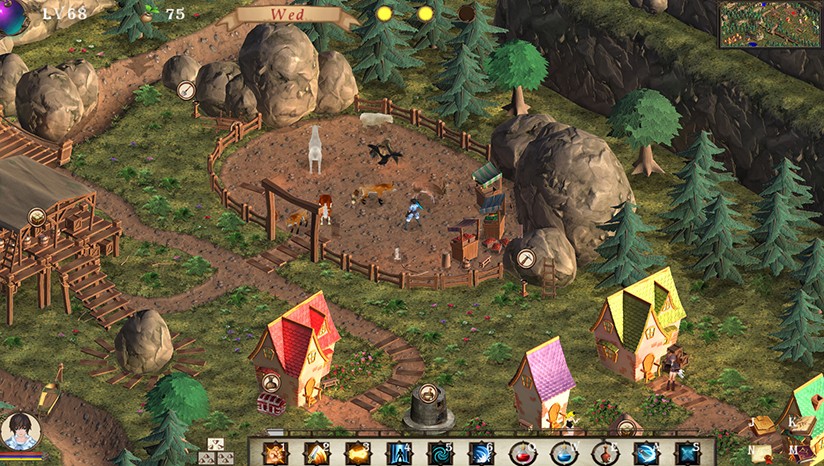This screenshot has width=824, height=466.
Task: Click the three-tile formation icon
Action: 217,451
